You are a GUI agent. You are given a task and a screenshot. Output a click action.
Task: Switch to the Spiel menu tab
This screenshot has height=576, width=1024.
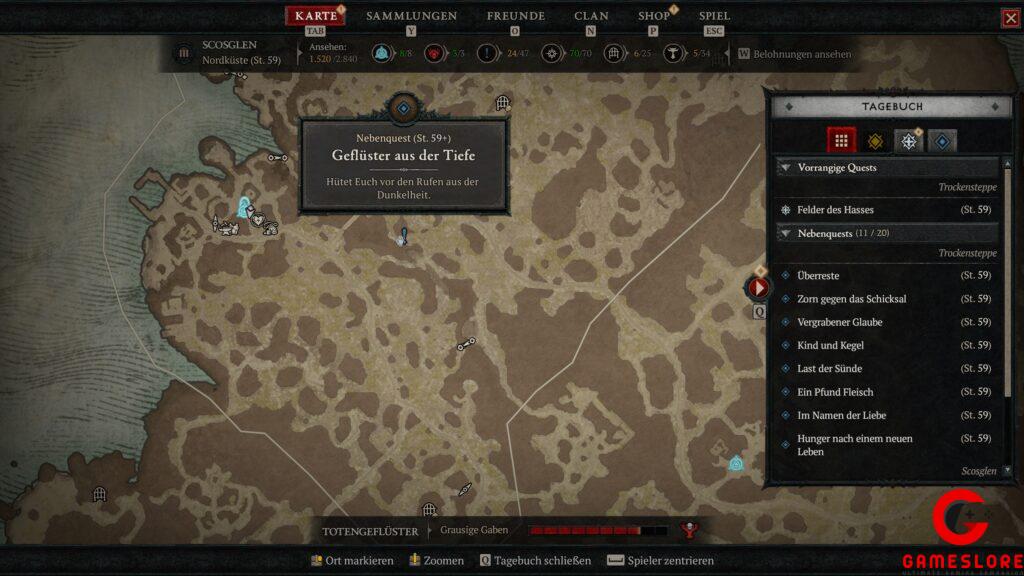714,16
